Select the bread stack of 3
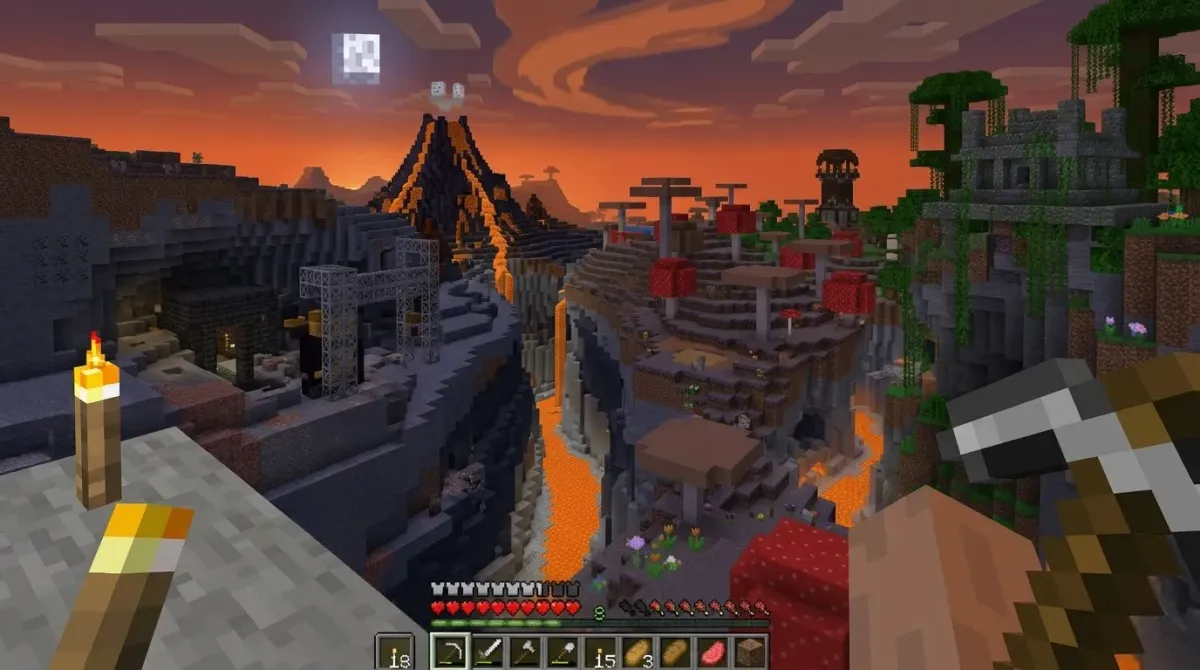 click(x=637, y=652)
